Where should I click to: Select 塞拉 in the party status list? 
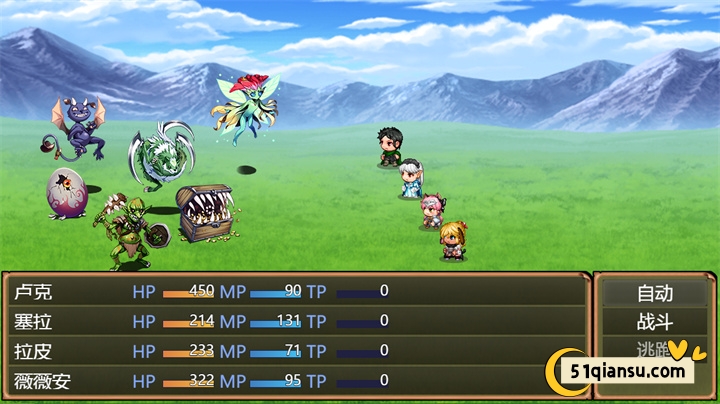tap(33, 321)
